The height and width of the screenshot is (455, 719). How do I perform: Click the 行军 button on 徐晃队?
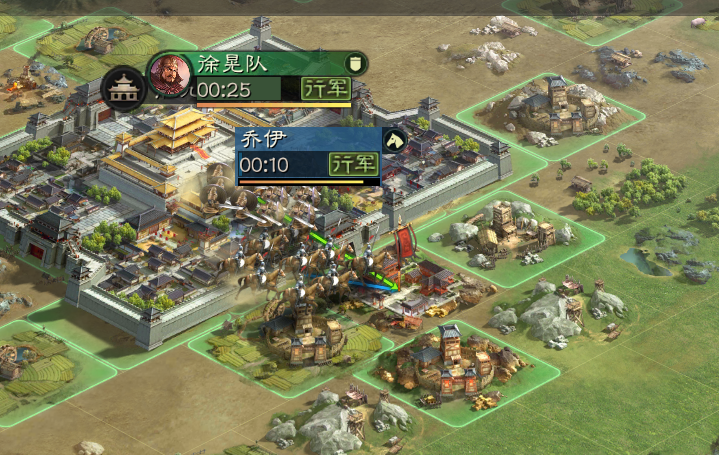point(325,89)
